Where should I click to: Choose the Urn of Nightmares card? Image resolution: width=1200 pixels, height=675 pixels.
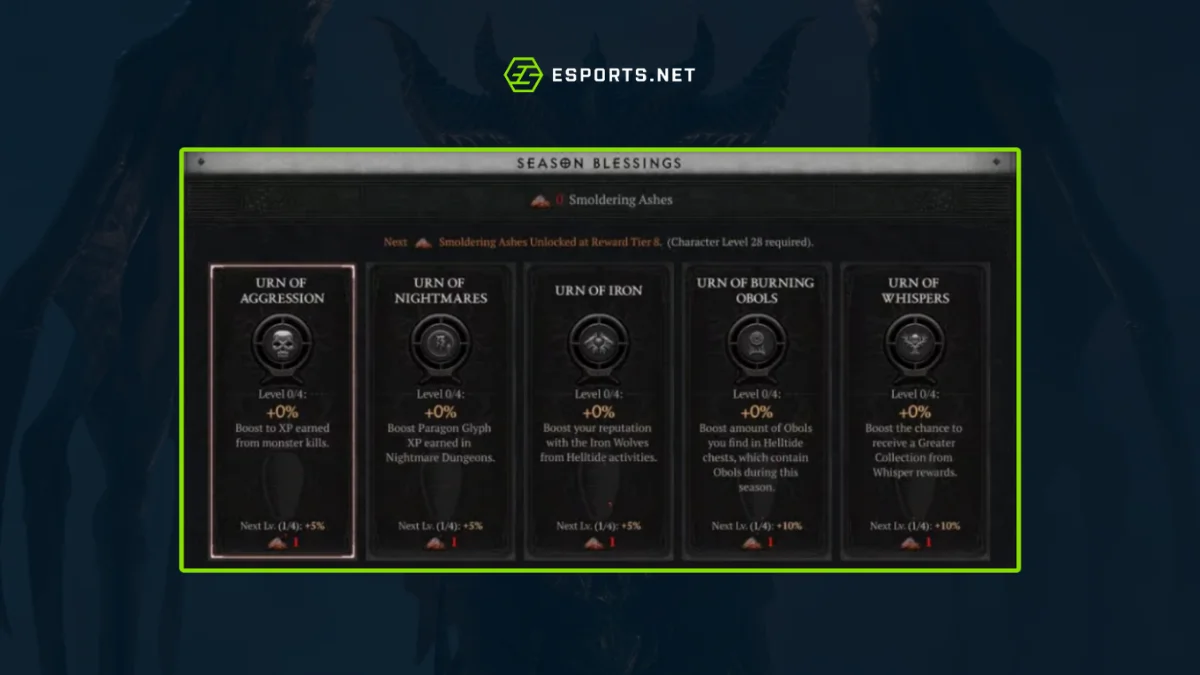tap(440, 411)
